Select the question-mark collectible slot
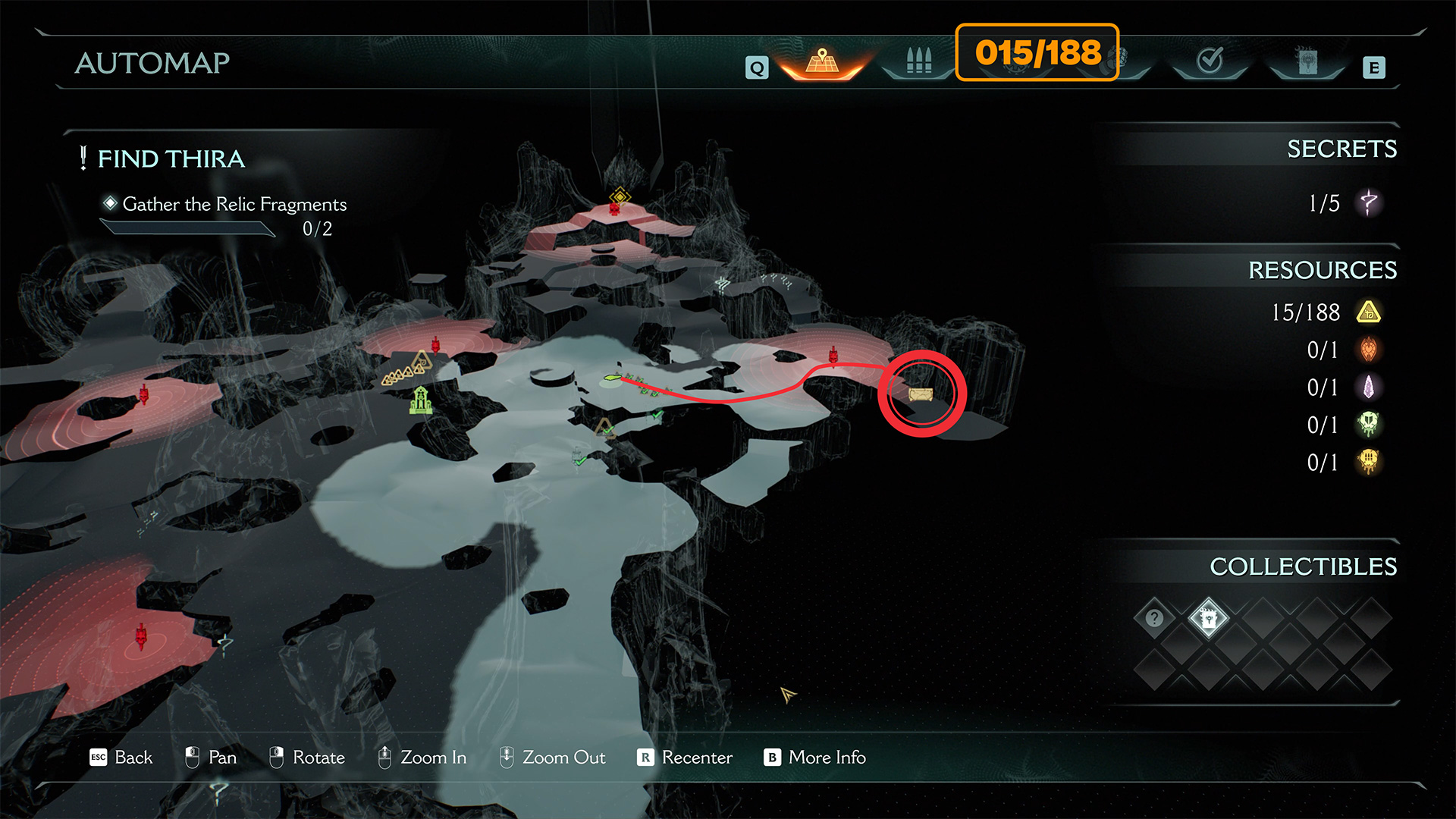Screen dimensions: 1456x819 pyautogui.click(x=1154, y=618)
